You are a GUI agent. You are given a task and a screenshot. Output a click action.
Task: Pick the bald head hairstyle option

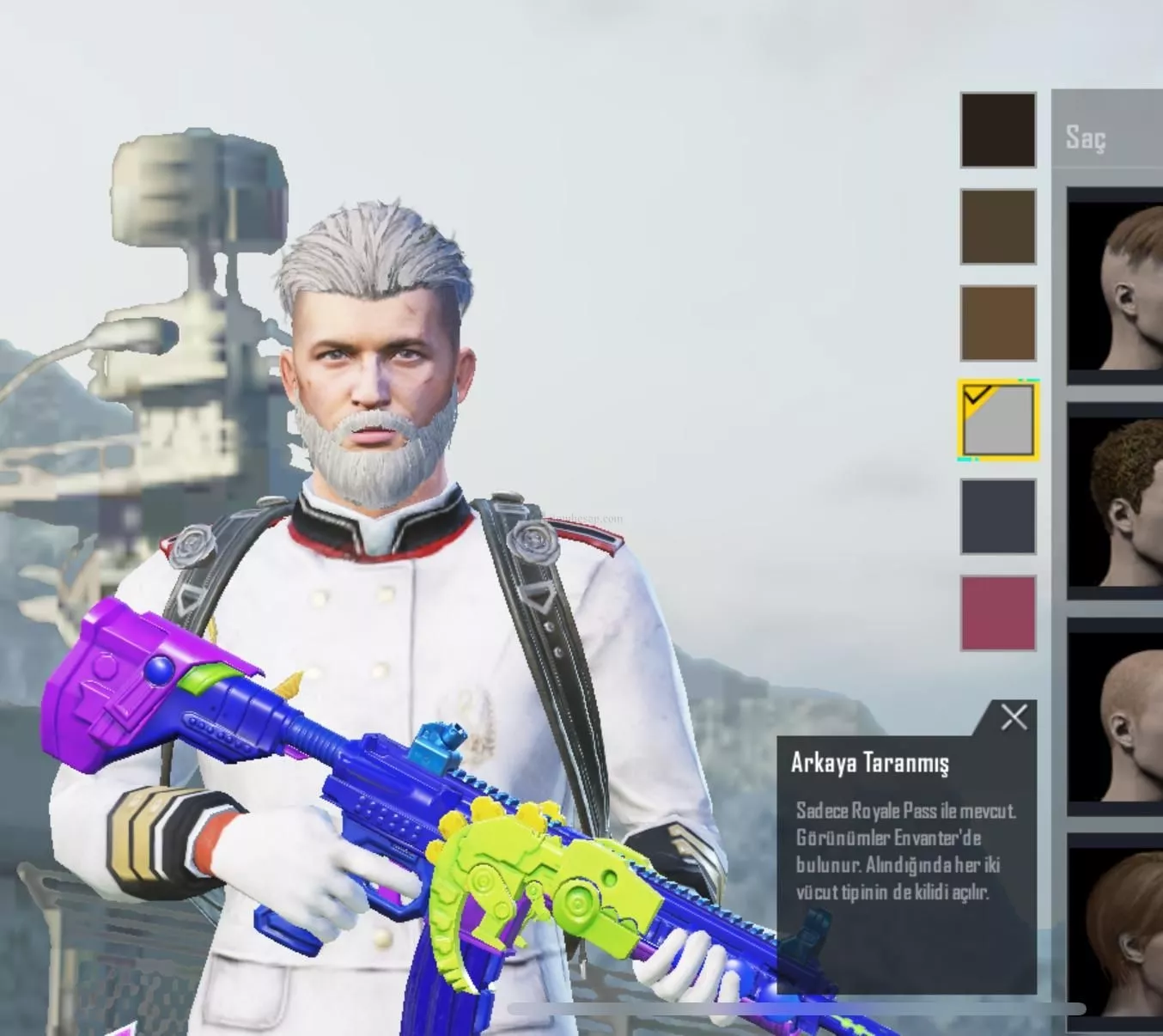point(1117,717)
